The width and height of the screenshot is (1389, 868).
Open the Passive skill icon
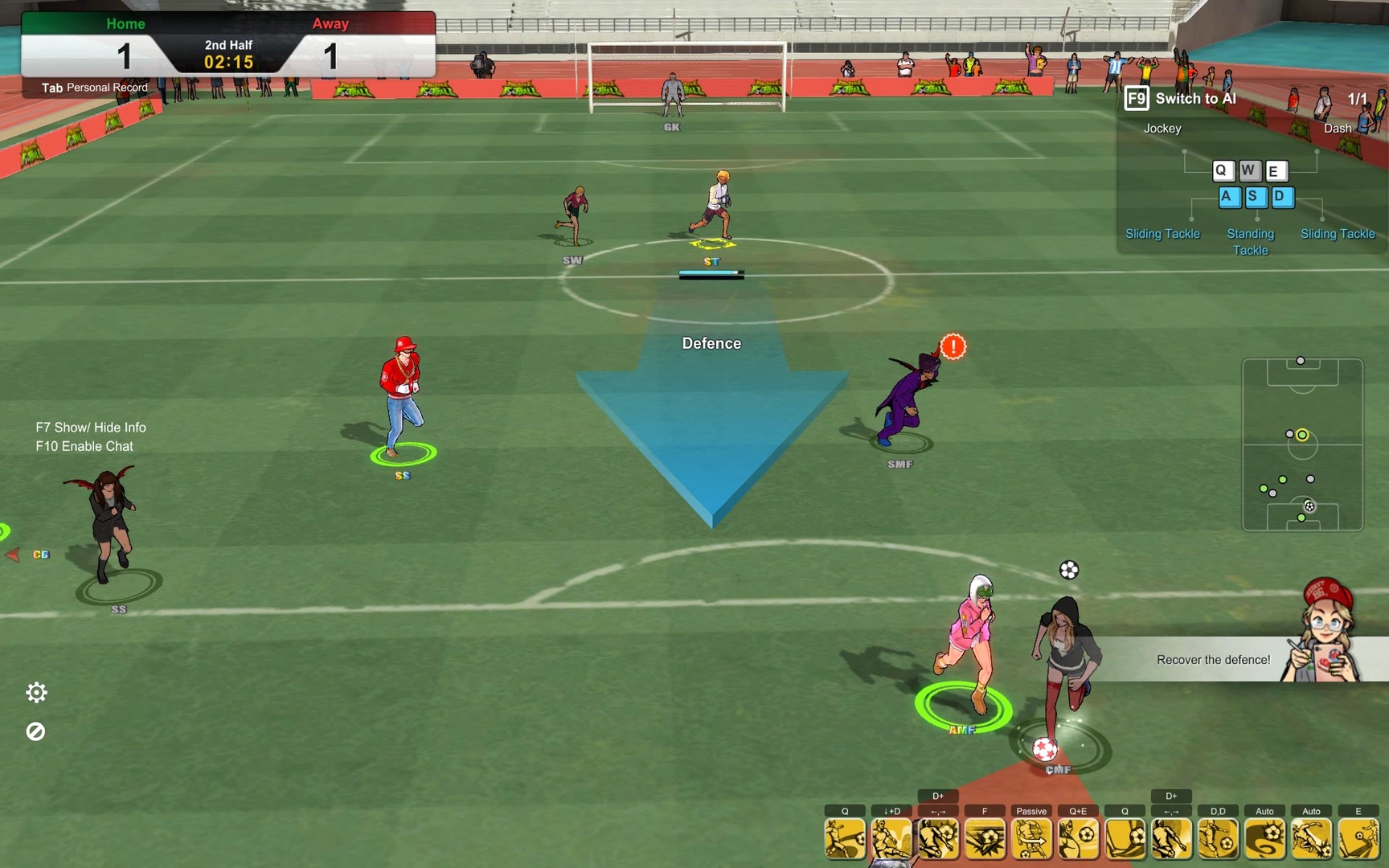click(1031, 838)
